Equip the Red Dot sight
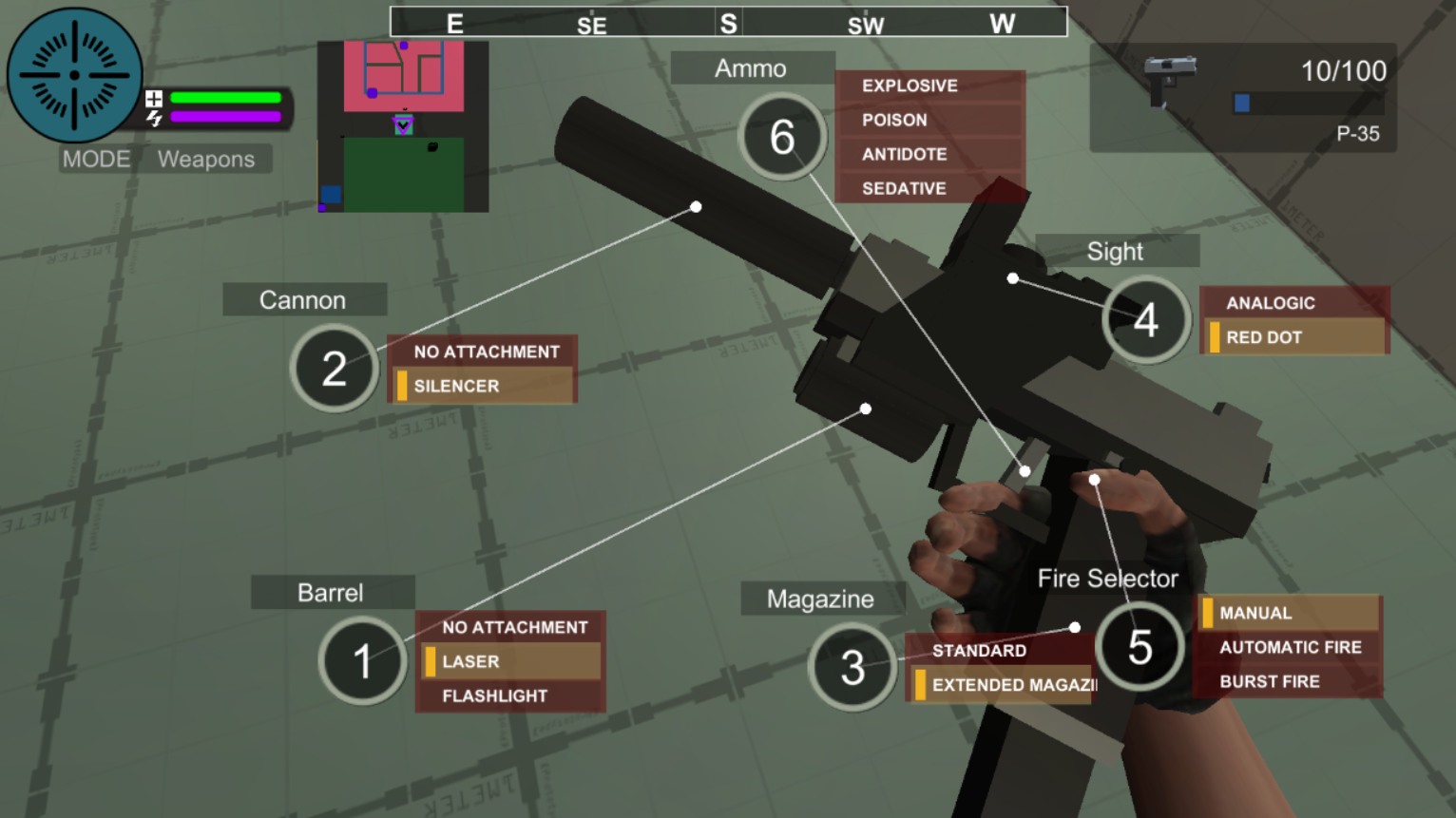Screen dimensions: 1456x818 click(x=1293, y=337)
